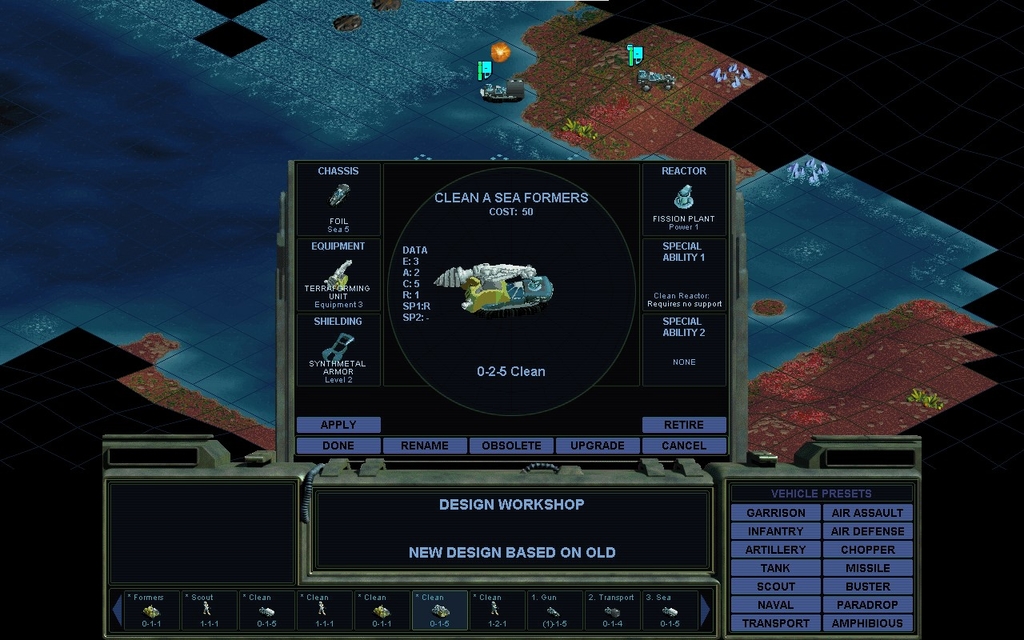Viewport: 1024px width, 640px height.
Task: Retire the current design
Action: [684, 425]
